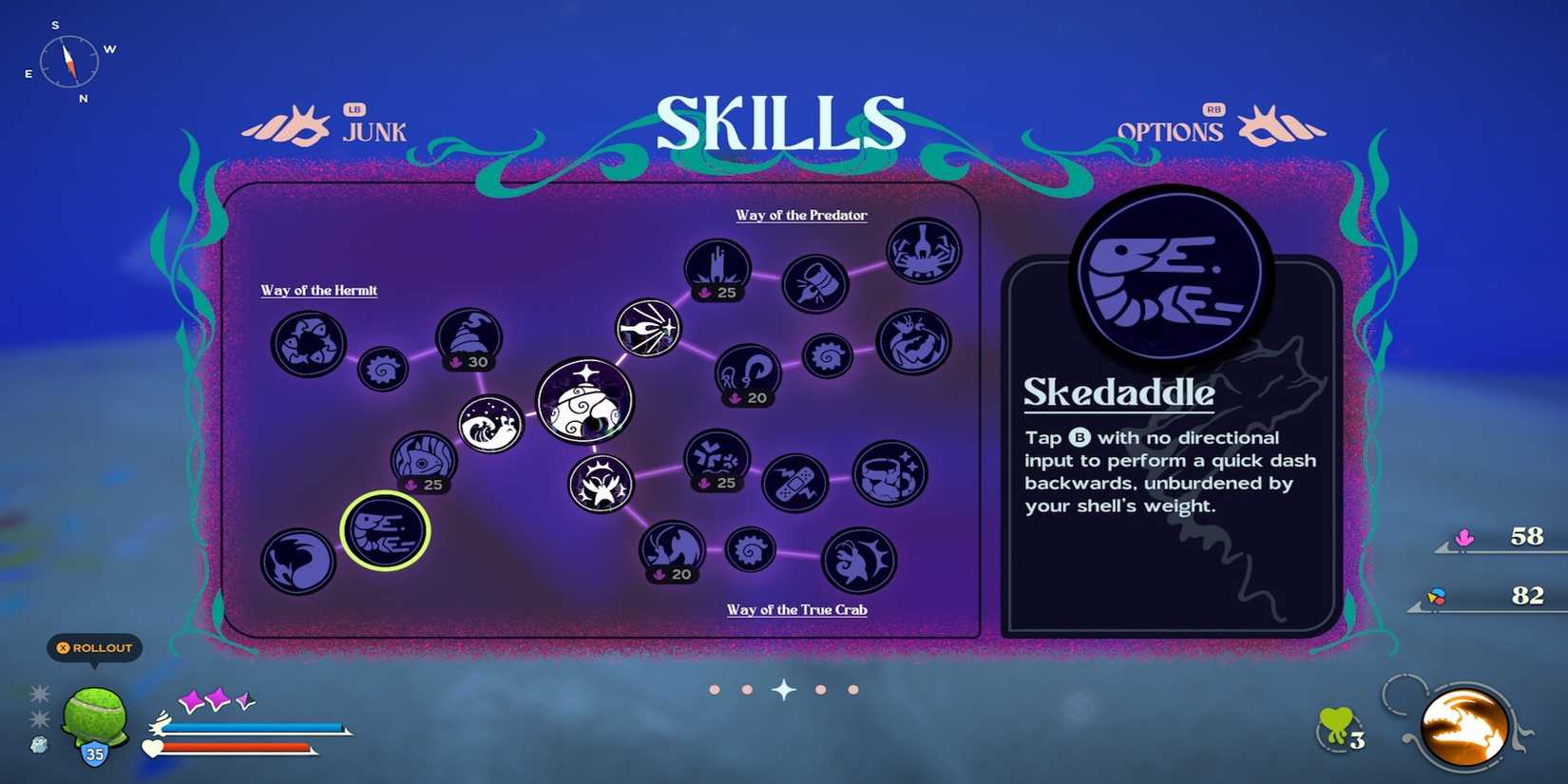Click the wave skill node
1568x784 pixels.
488,425
